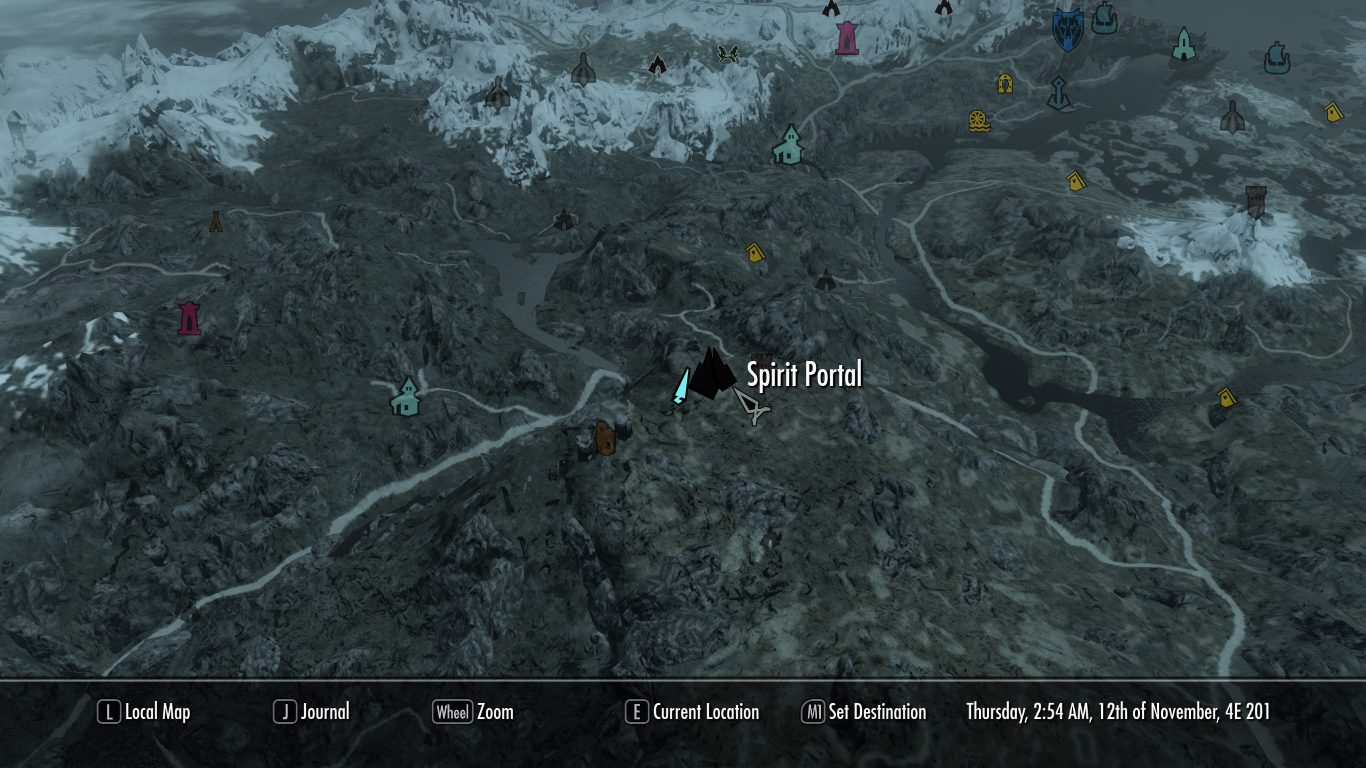The height and width of the screenshot is (768, 1366).
Task: Open the Journal
Action: coord(325,712)
